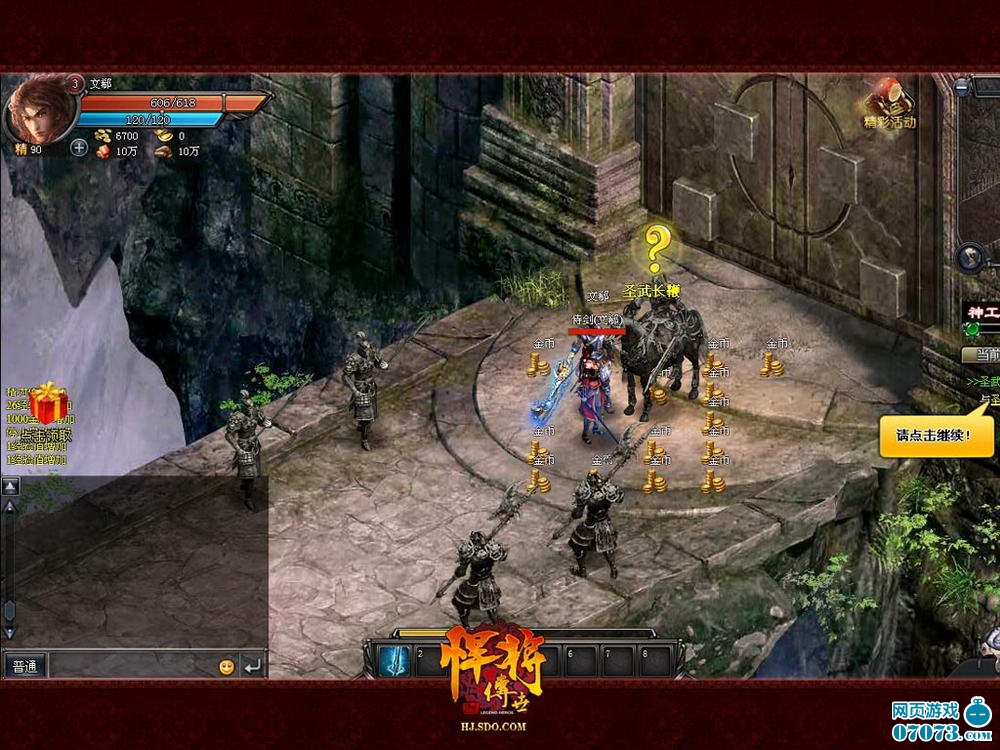Image resolution: width=1000 pixels, height=750 pixels.
Task: Click the green quest tracker link text
Action: coord(983,382)
